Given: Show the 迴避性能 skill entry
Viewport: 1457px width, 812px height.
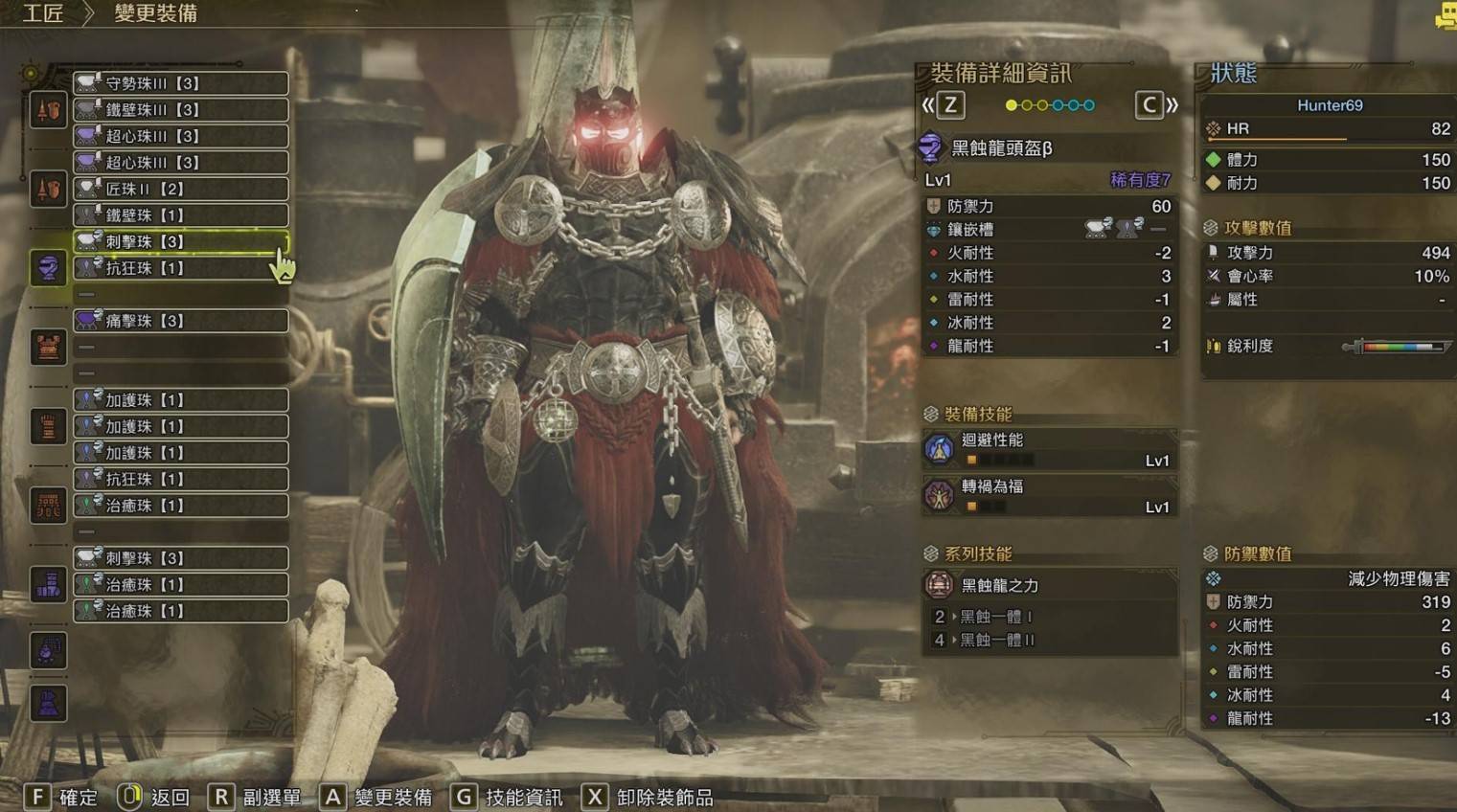Looking at the screenshot, I should tap(1049, 449).
